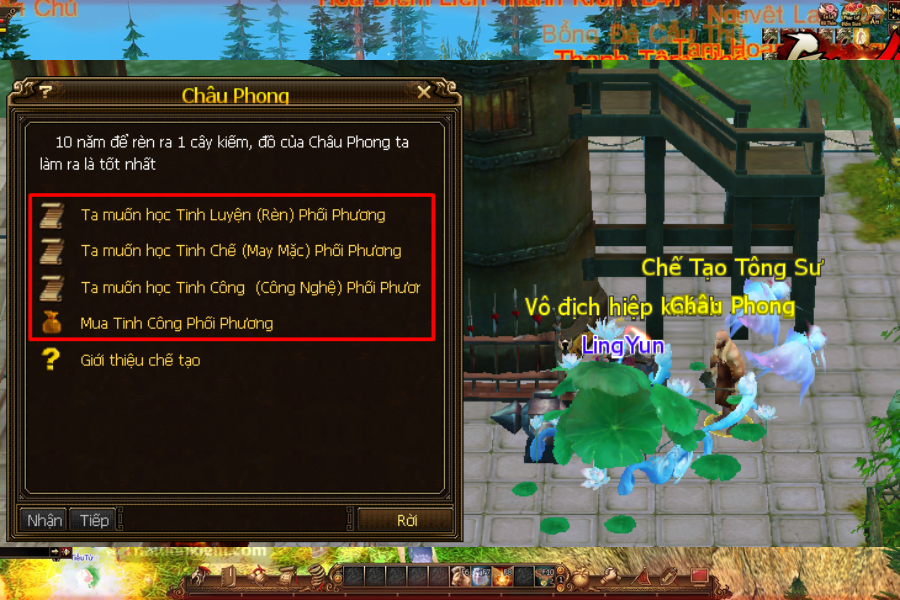
Task: Choose 'Ta muốn học Tinh Luyện (Rèn) Phối Phương'
Action: 232,215
